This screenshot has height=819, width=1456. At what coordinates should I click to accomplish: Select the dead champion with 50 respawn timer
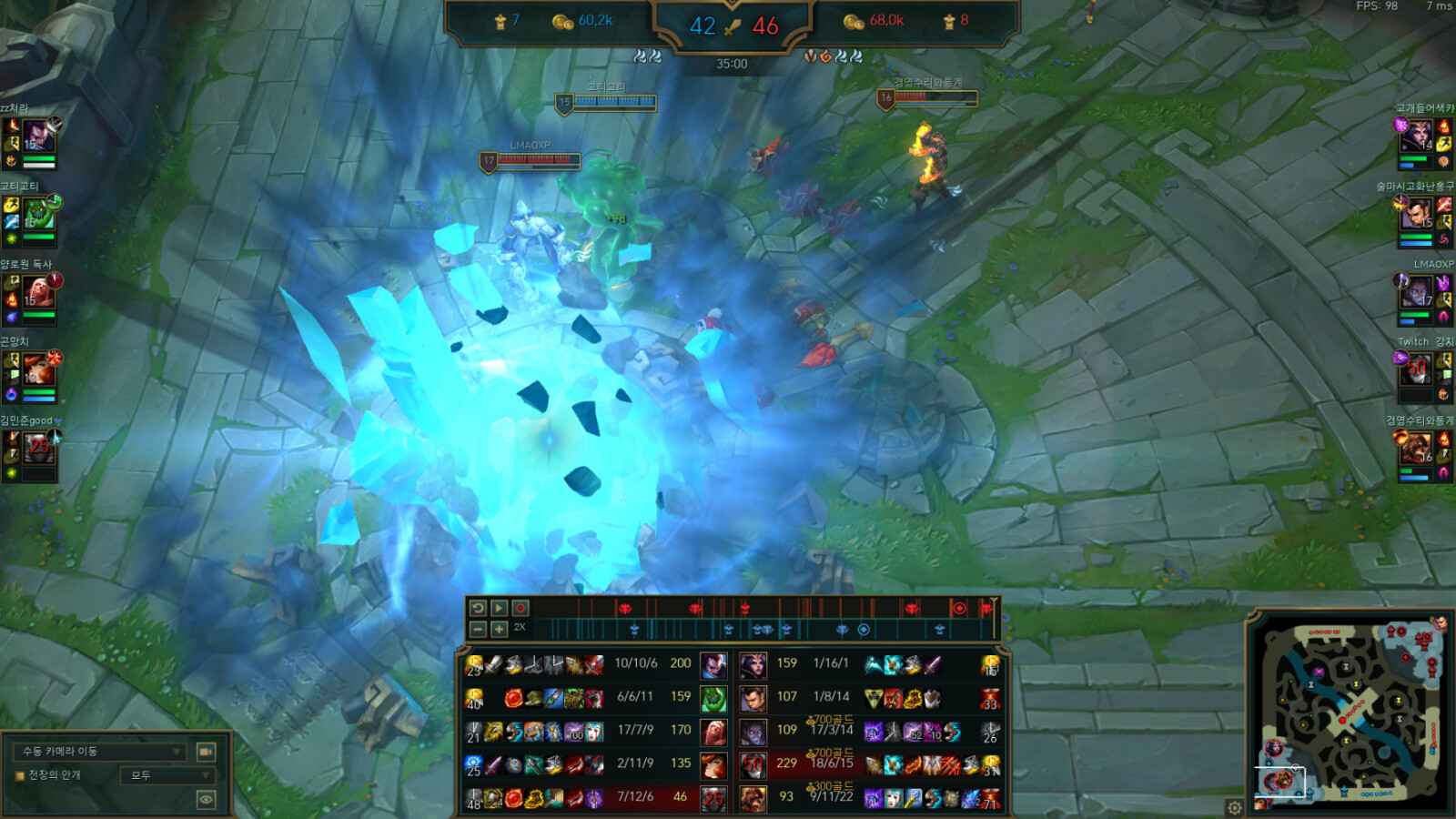click(x=753, y=764)
